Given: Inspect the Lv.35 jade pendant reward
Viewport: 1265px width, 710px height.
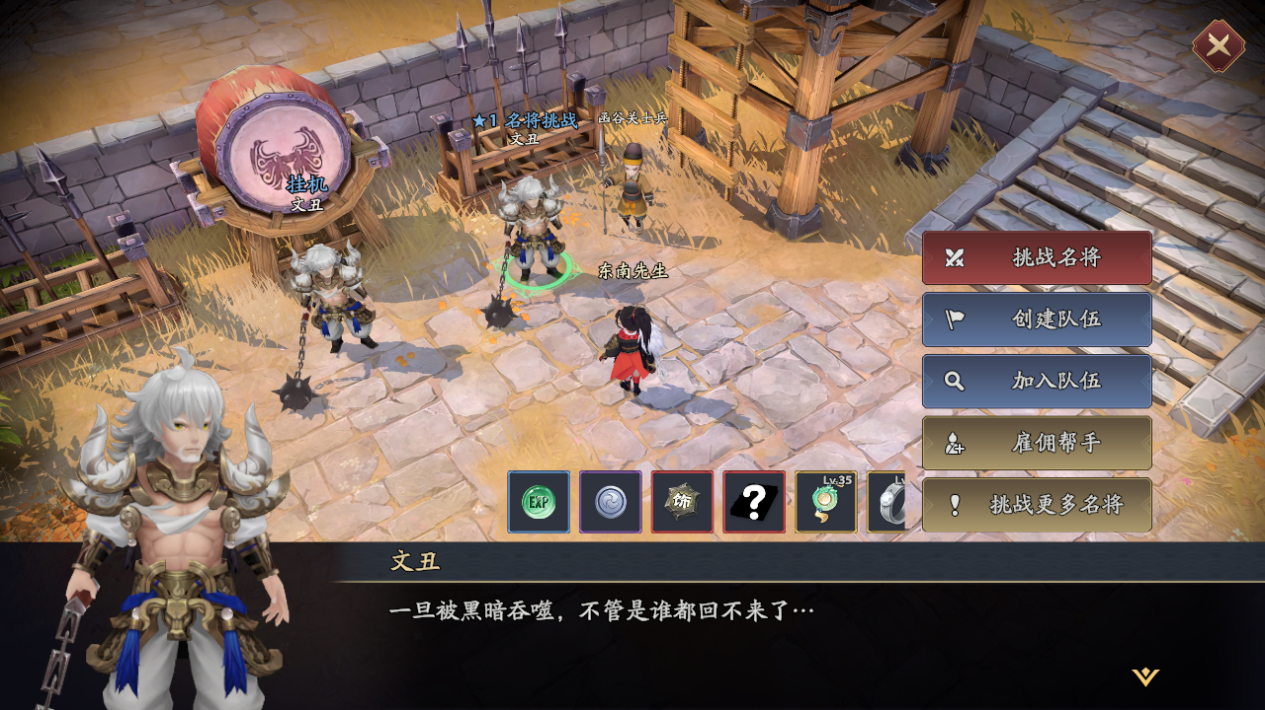Looking at the screenshot, I should [826, 502].
